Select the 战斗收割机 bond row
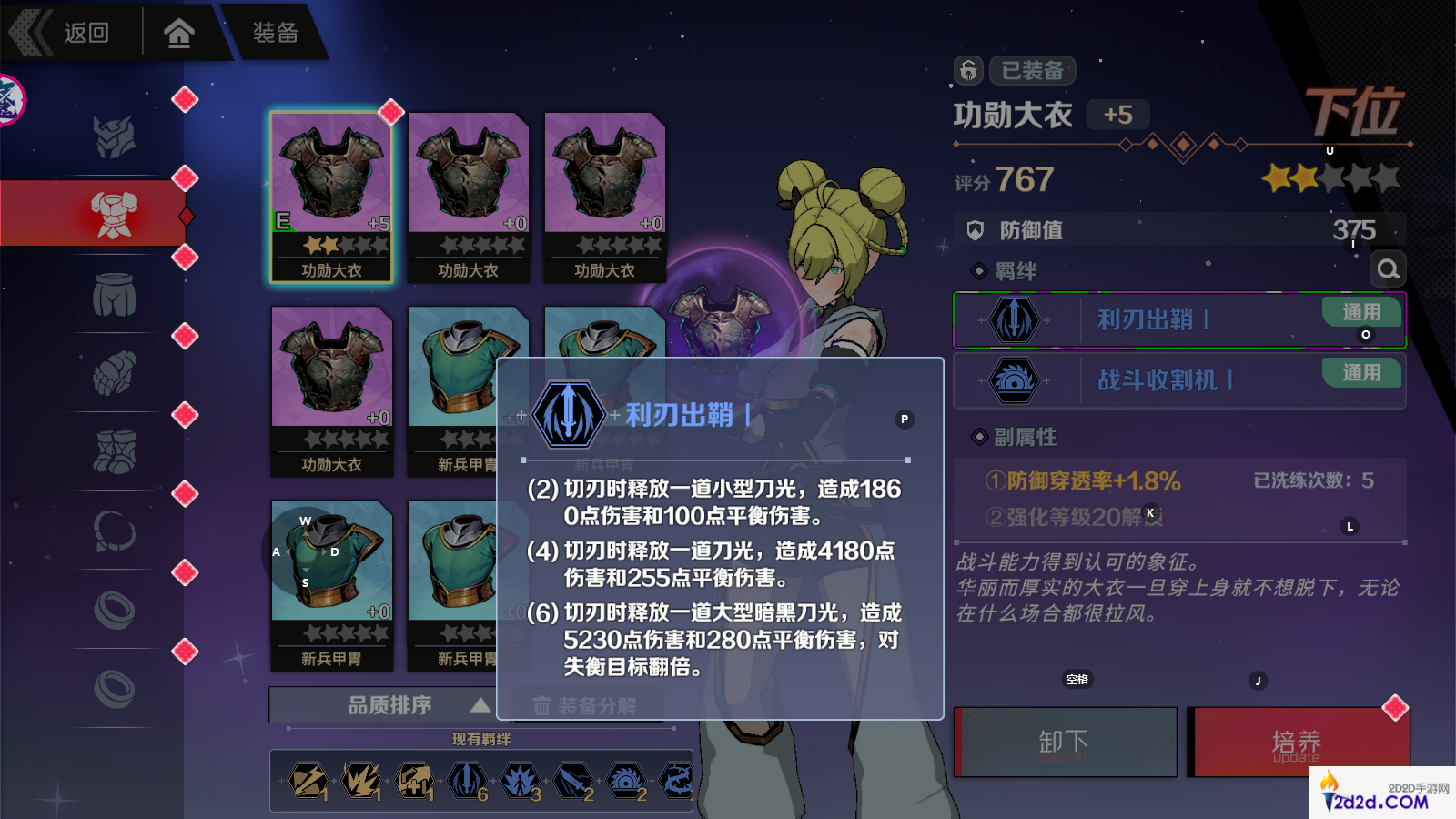This screenshot has height=819, width=1456. [x=1179, y=380]
